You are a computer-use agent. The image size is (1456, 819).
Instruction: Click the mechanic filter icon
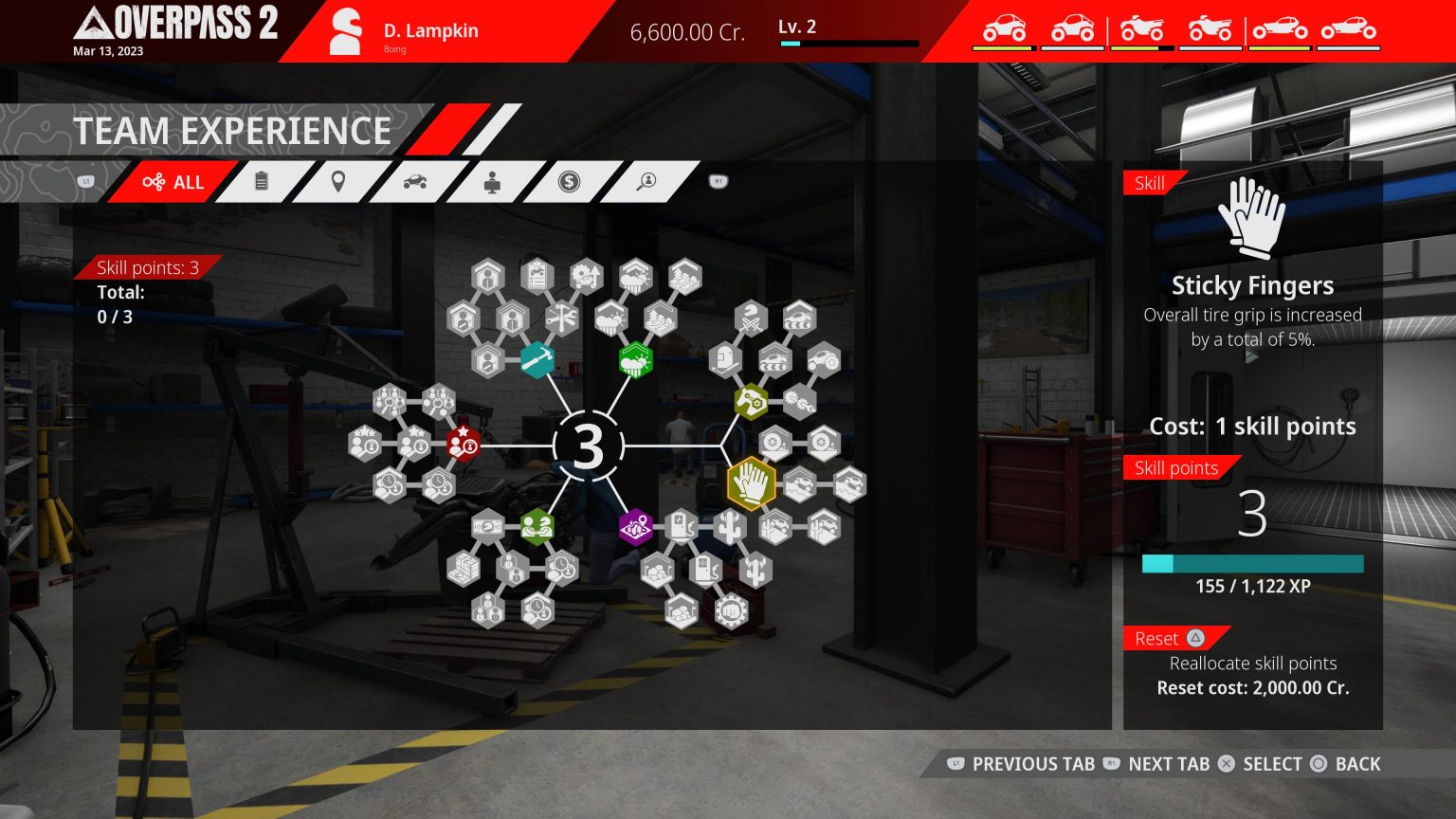(x=491, y=182)
